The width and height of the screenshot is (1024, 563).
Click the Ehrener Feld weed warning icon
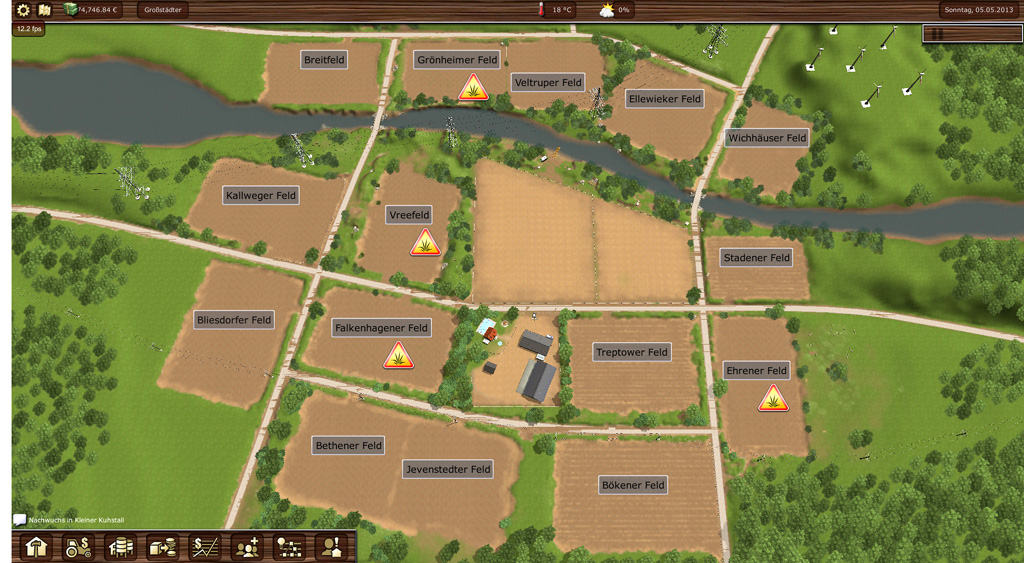772,399
